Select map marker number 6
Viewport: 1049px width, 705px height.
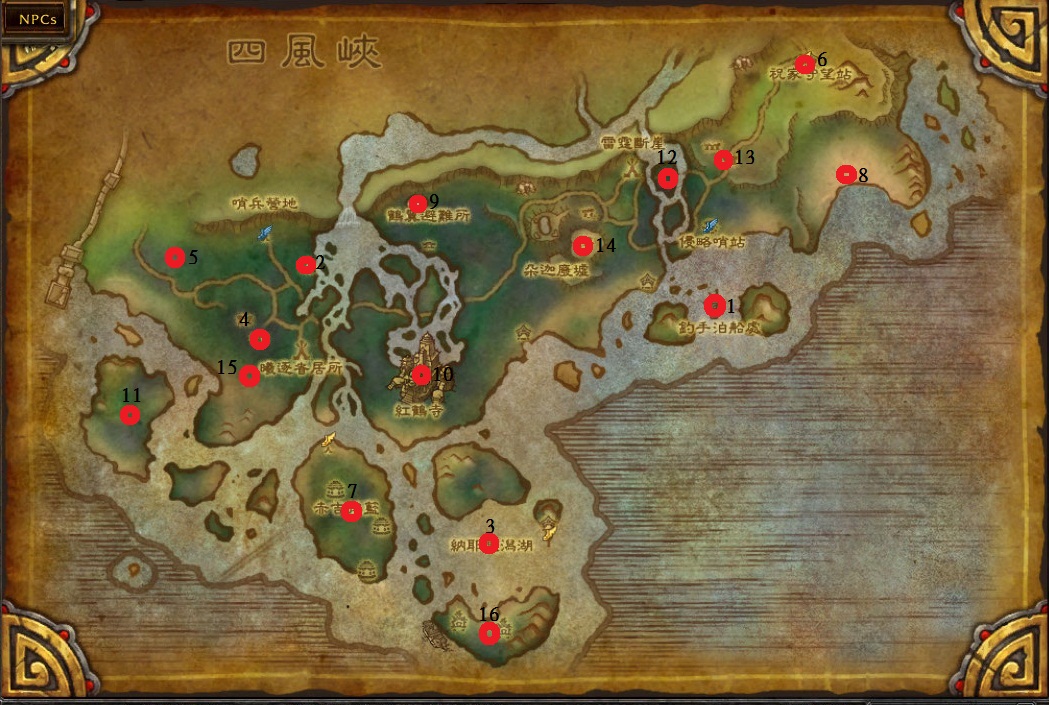click(x=804, y=64)
